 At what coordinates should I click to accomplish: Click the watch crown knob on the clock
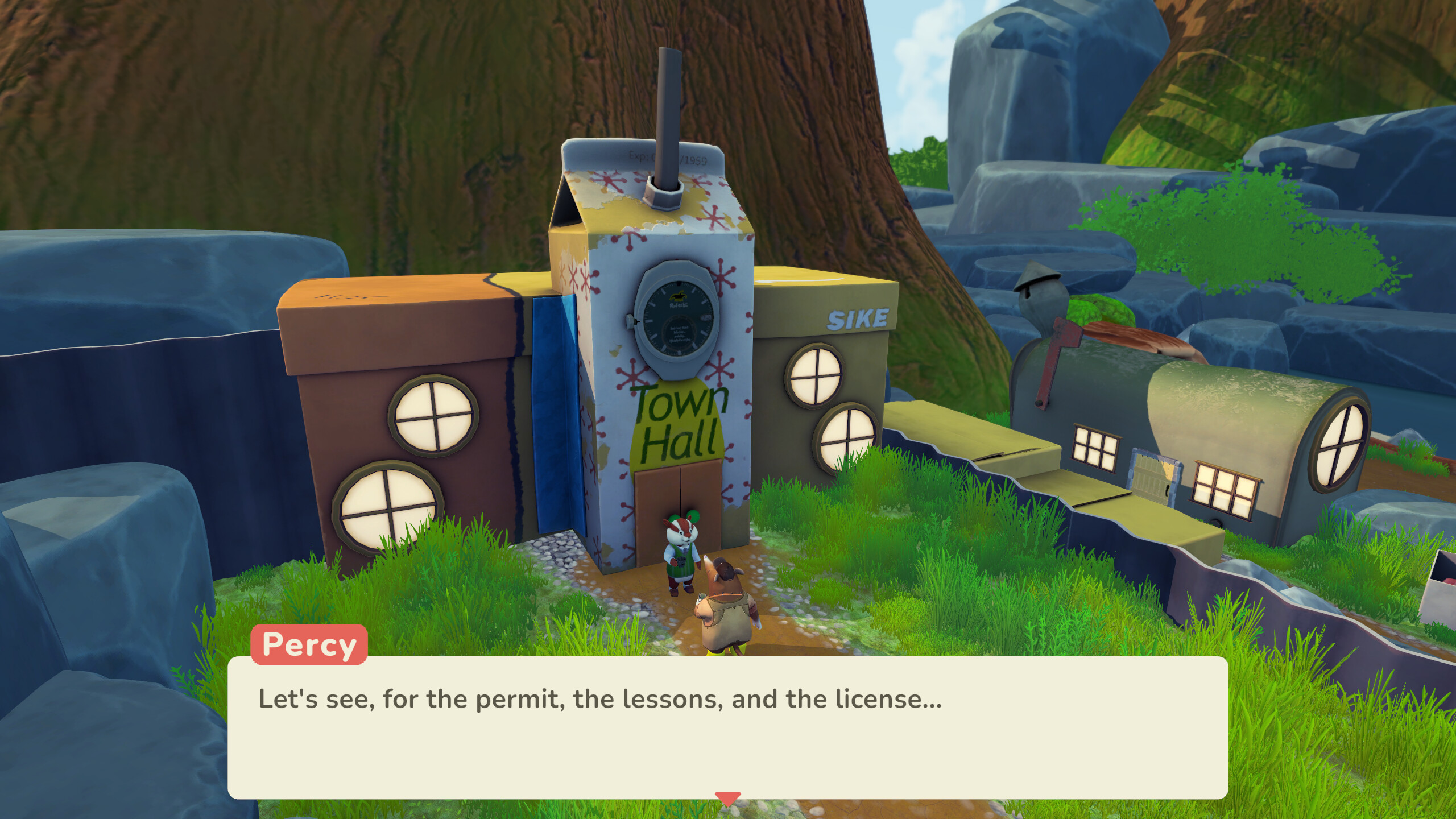click(629, 321)
